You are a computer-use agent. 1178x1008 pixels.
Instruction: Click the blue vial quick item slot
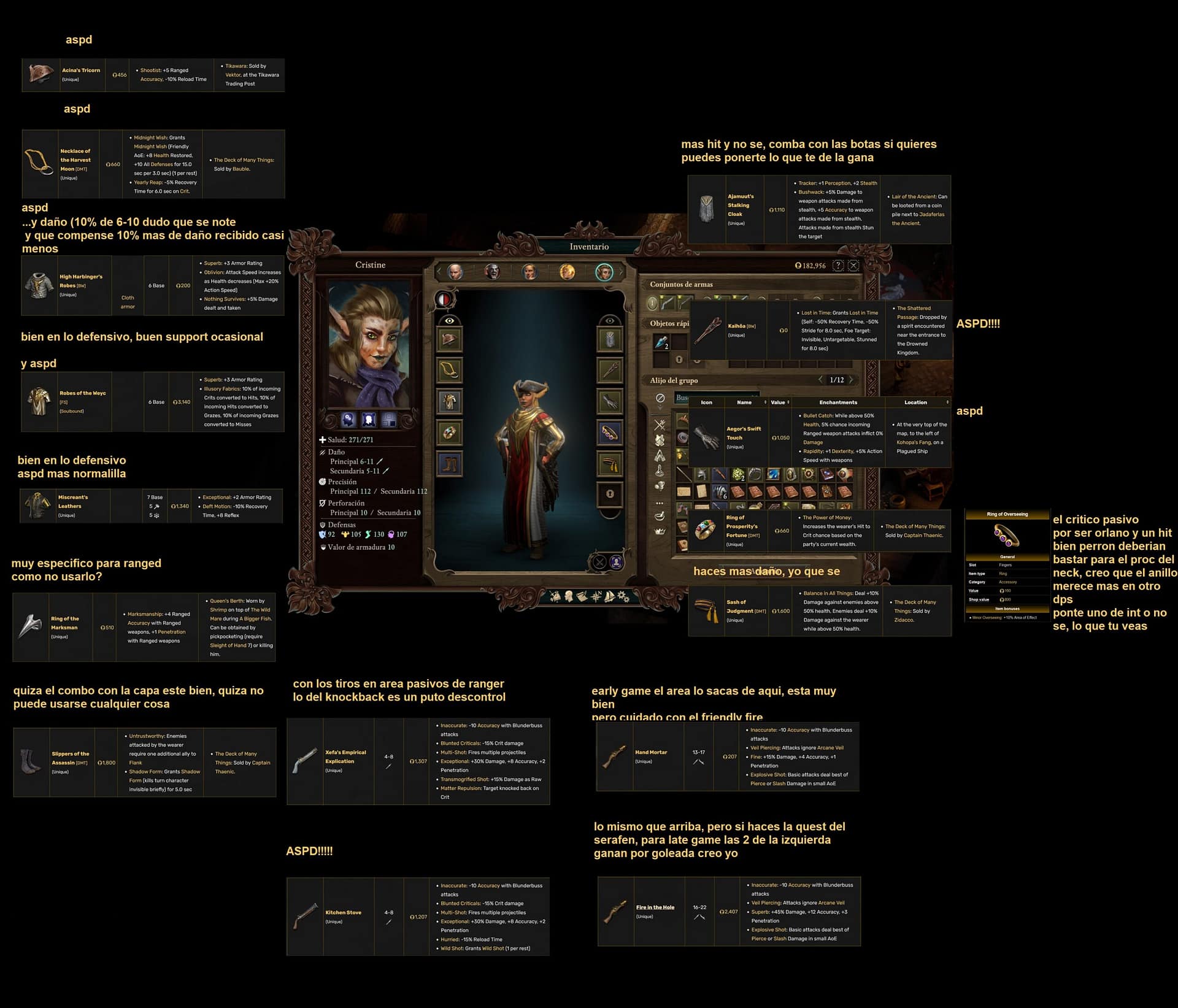[661, 342]
